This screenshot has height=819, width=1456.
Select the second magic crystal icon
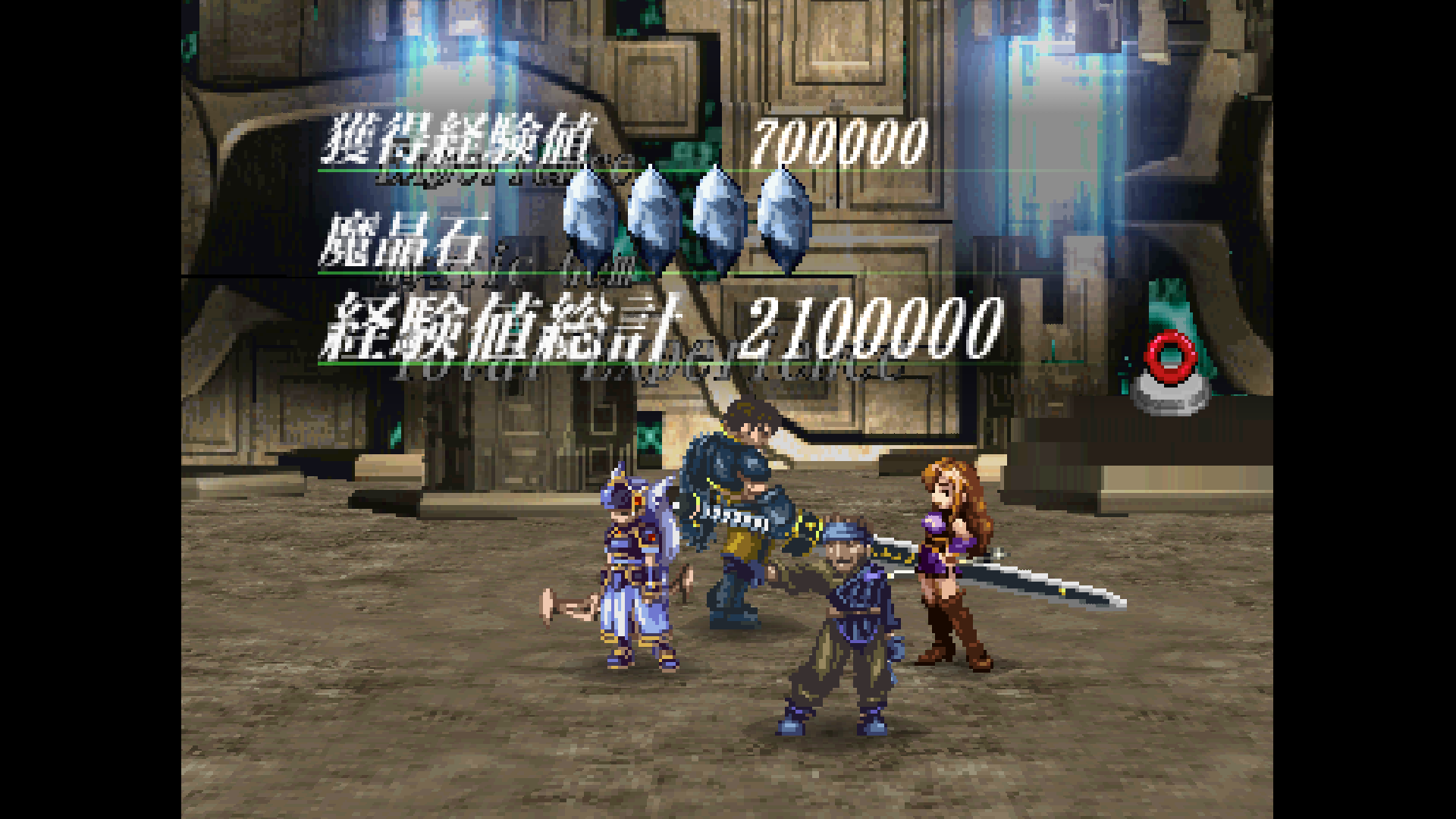pyautogui.click(x=654, y=216)
